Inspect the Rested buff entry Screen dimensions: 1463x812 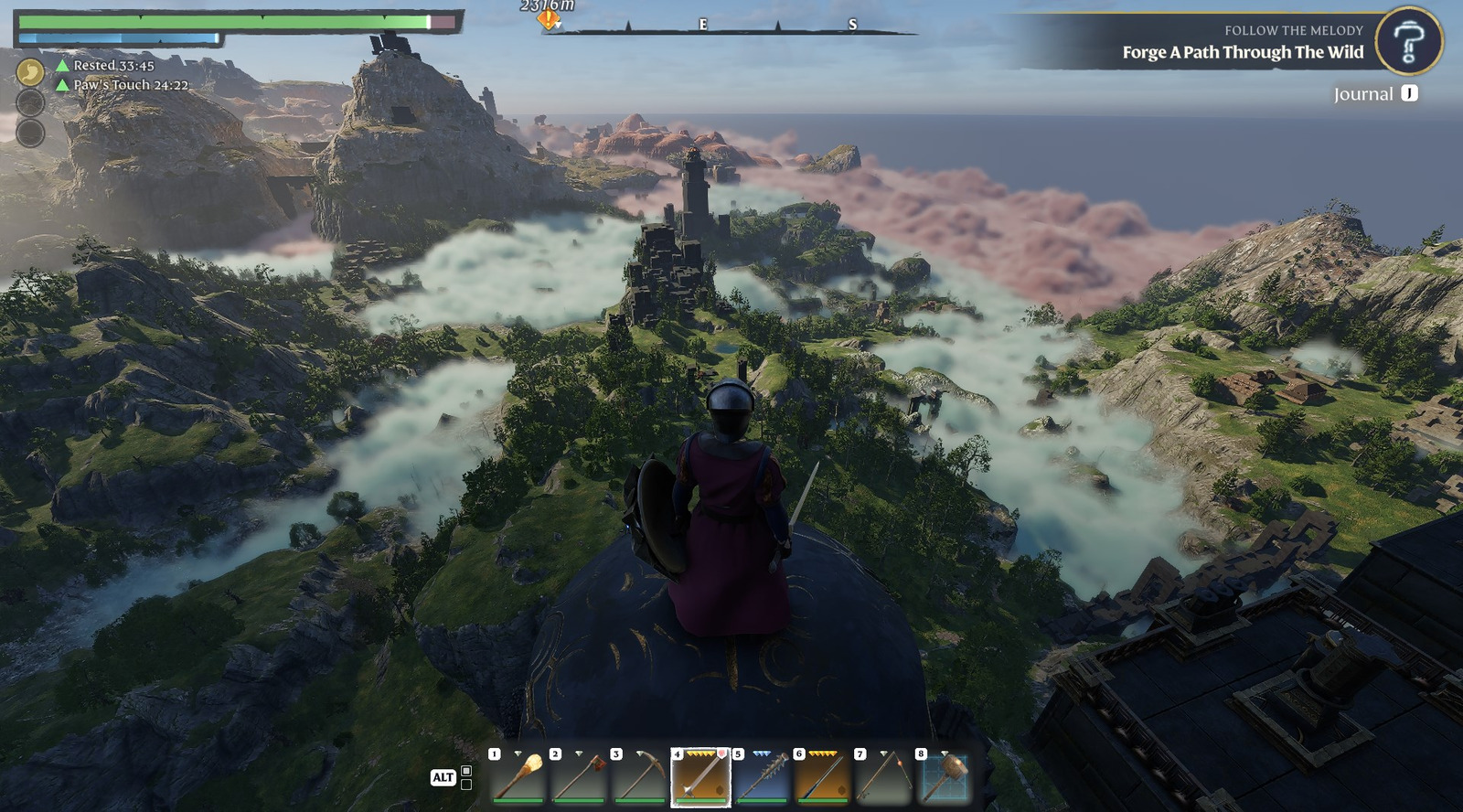coord(104,66)
